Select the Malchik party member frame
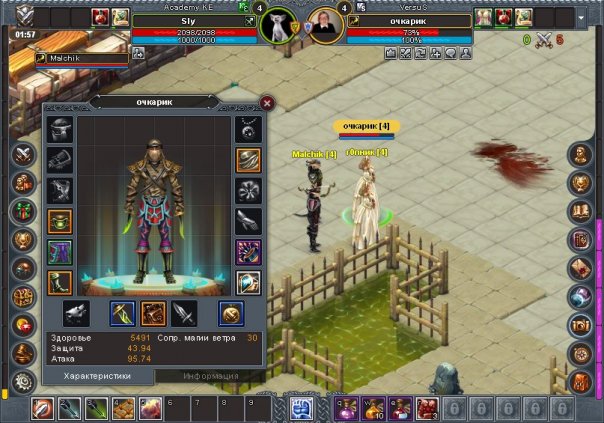The width and height of the screenshot is (604, 423). pyautogui.click(x=69, y=59)
